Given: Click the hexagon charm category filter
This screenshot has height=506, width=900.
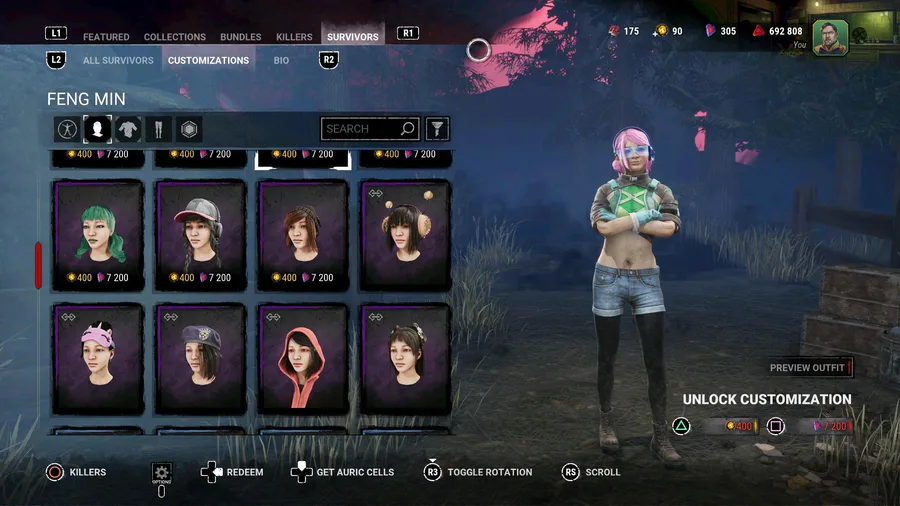Looking at the screenshot, I should coord(189,129).
